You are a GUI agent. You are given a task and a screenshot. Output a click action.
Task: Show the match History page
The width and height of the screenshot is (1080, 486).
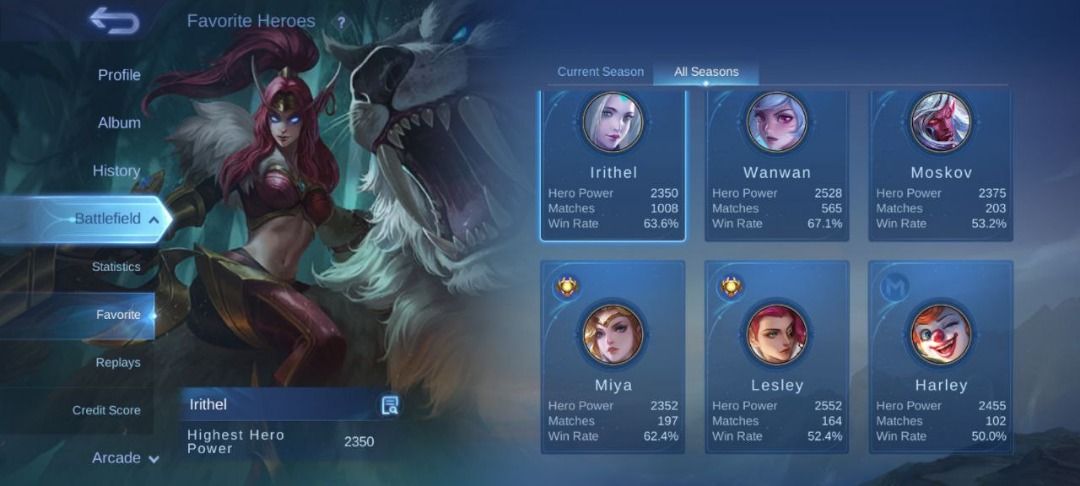pyautogui.click(x=116, y=171)
